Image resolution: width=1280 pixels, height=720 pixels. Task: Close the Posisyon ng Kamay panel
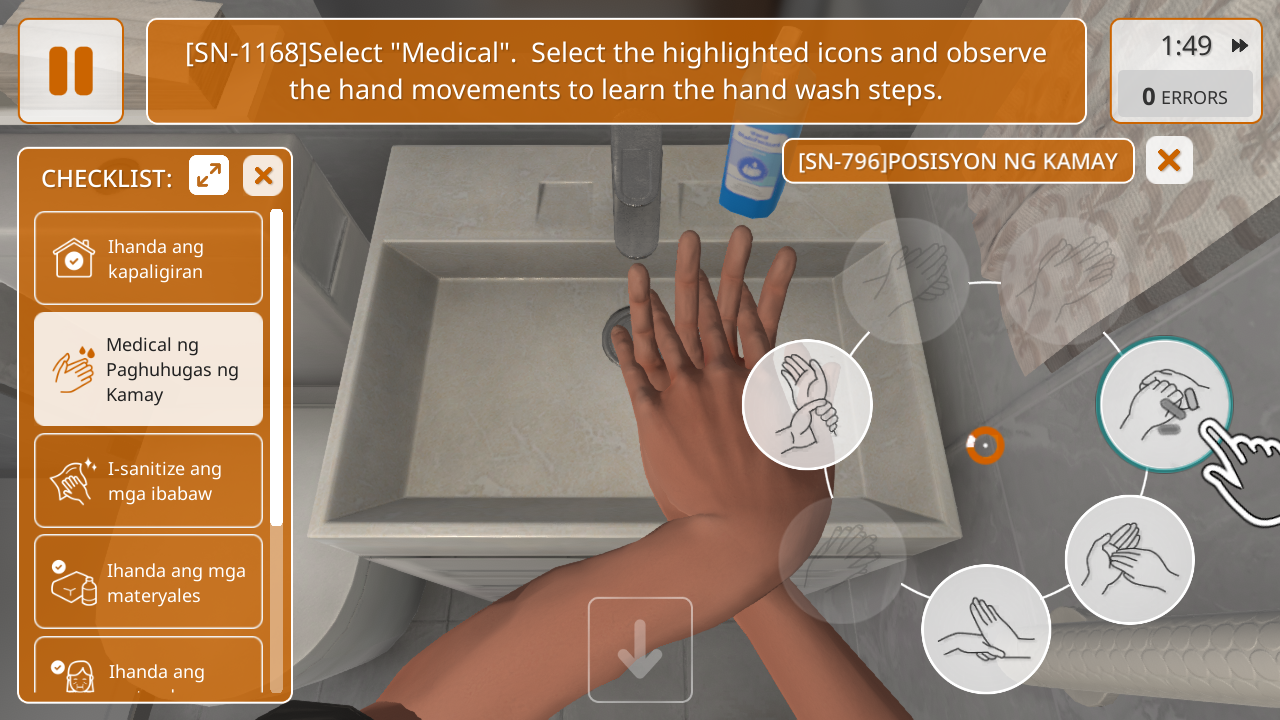click(x=1168, y=161)
